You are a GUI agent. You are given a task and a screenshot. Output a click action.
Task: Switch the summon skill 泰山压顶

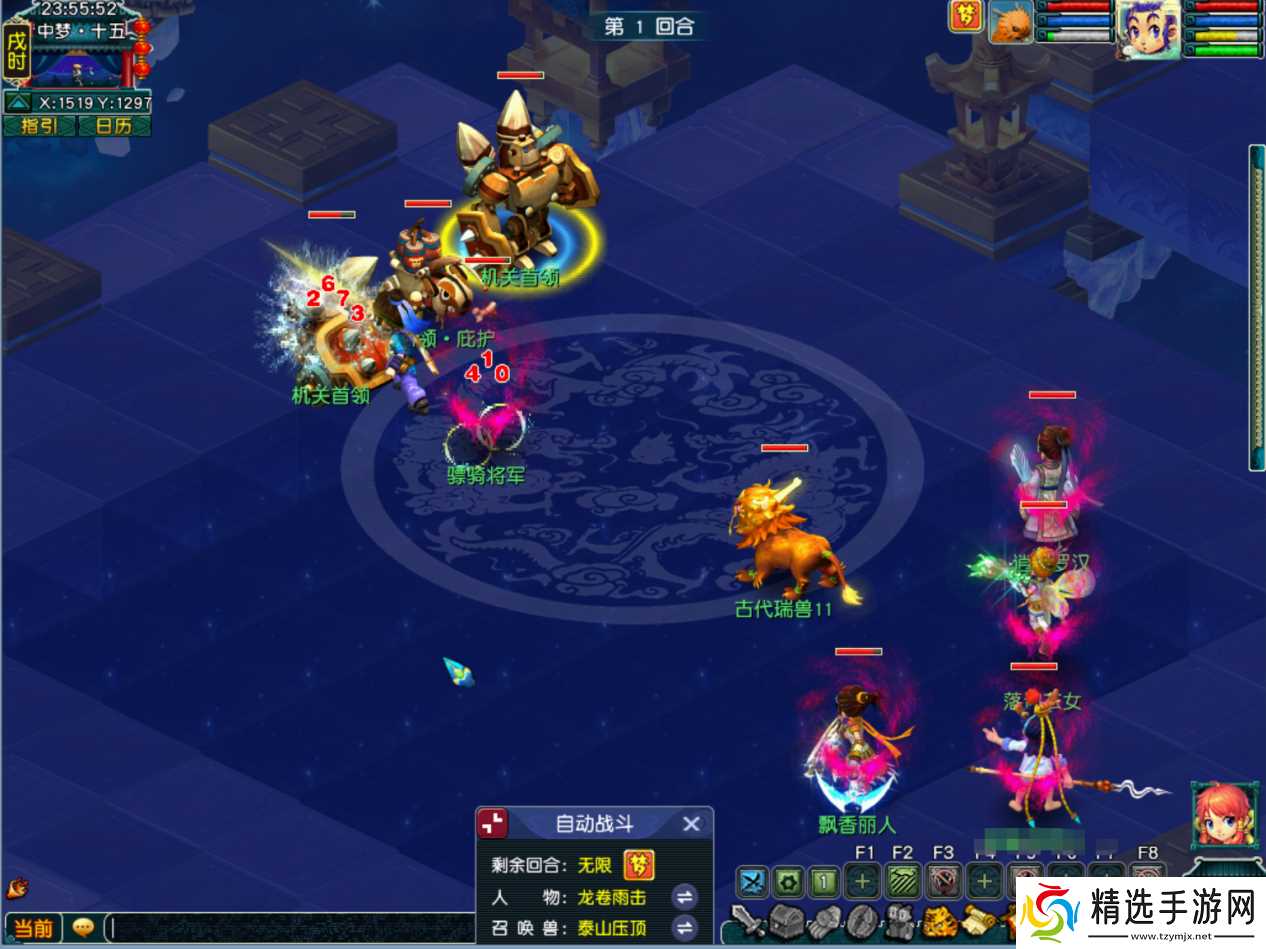point(684,928)
